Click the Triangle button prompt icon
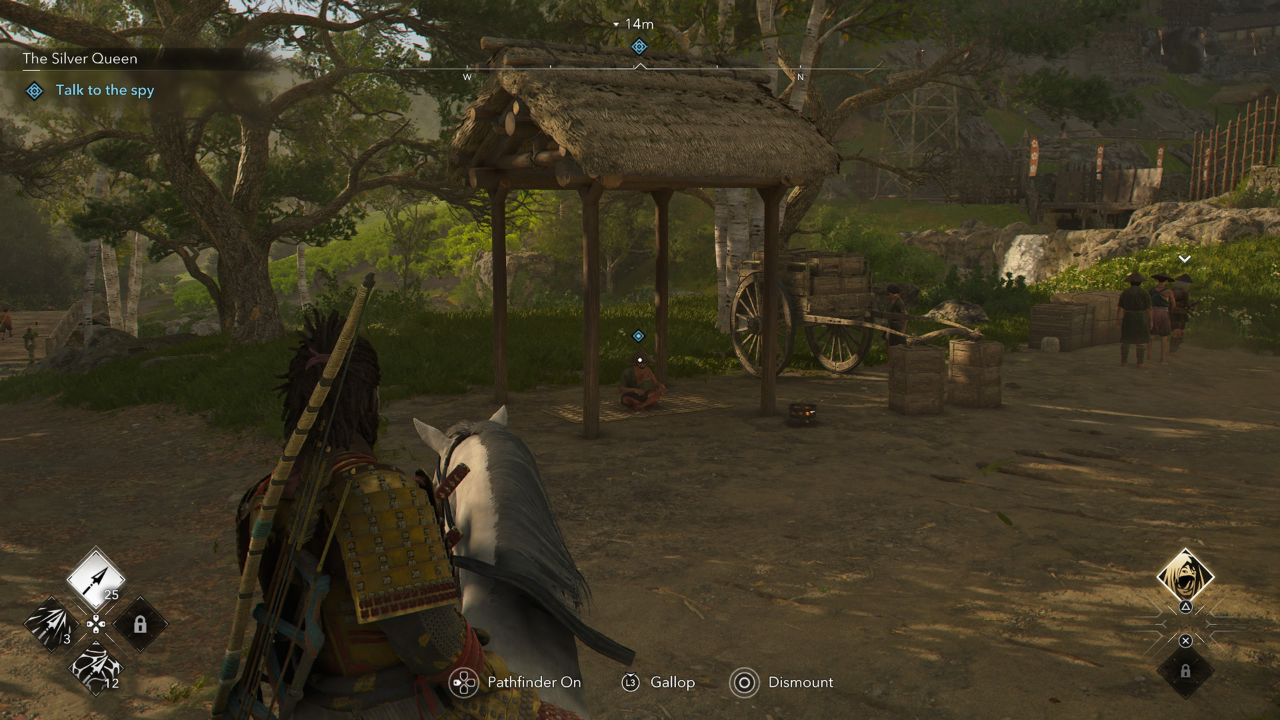 [1185, 606]
